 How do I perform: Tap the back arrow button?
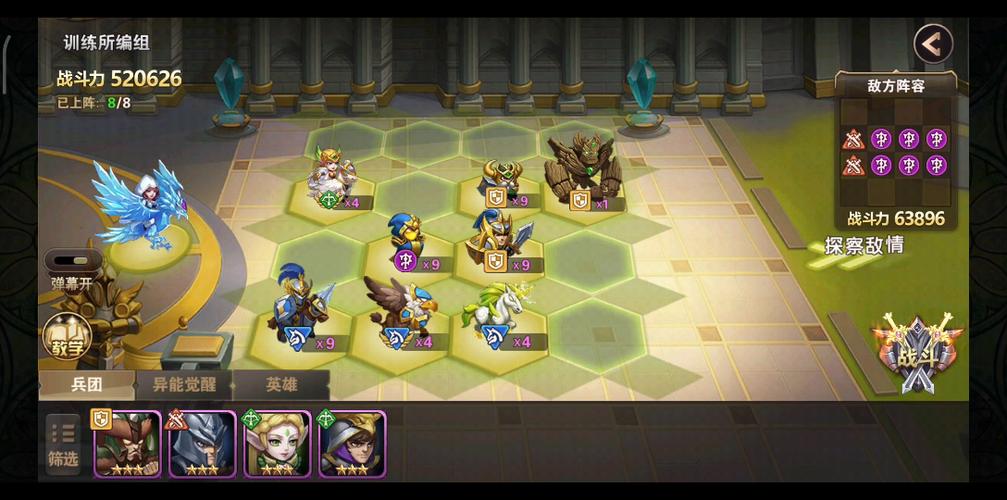pyautogui.click(x=932, y=44)
